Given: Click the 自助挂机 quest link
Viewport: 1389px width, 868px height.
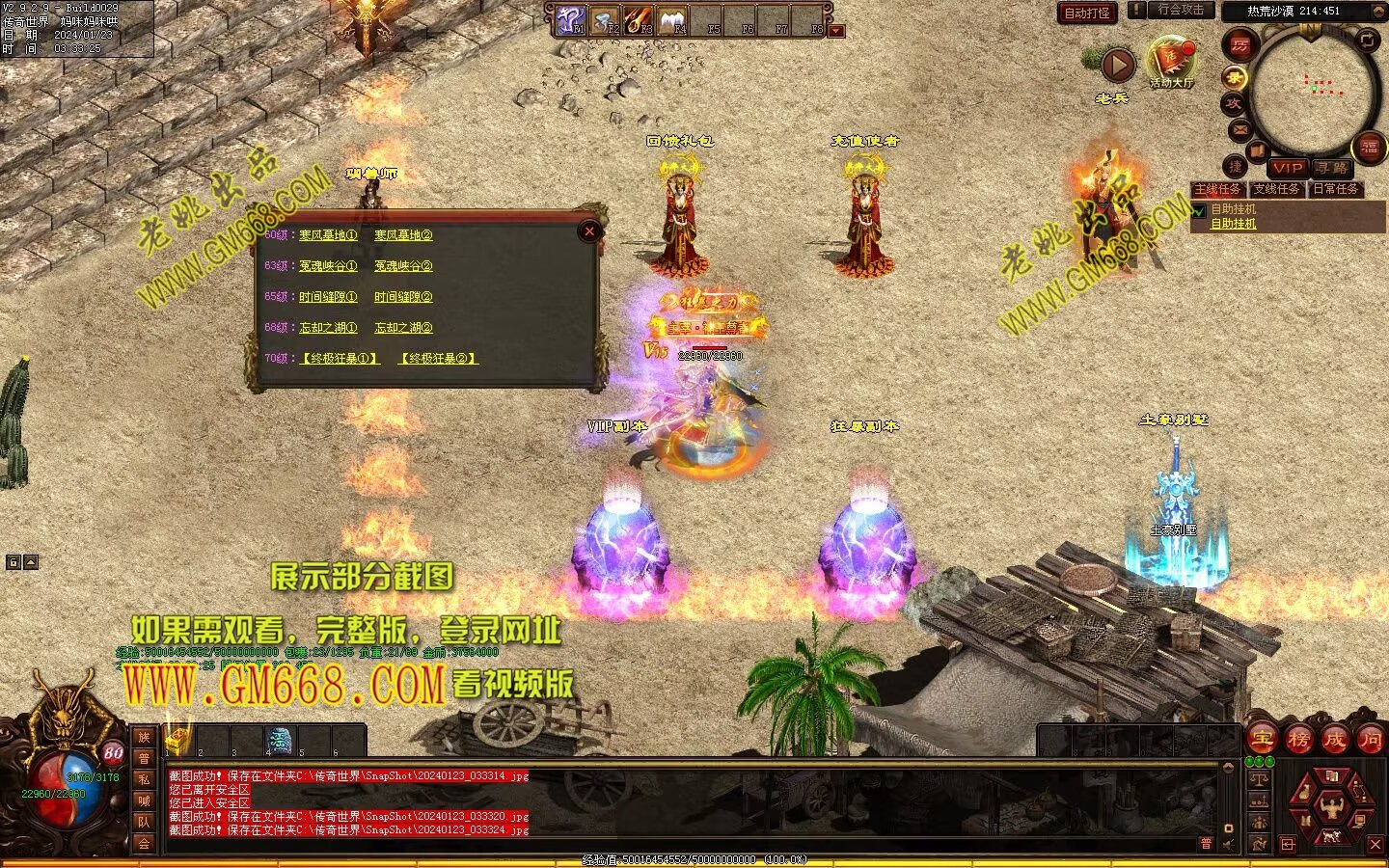Looking at the screenshot, I should click(x=1234, y=224).
